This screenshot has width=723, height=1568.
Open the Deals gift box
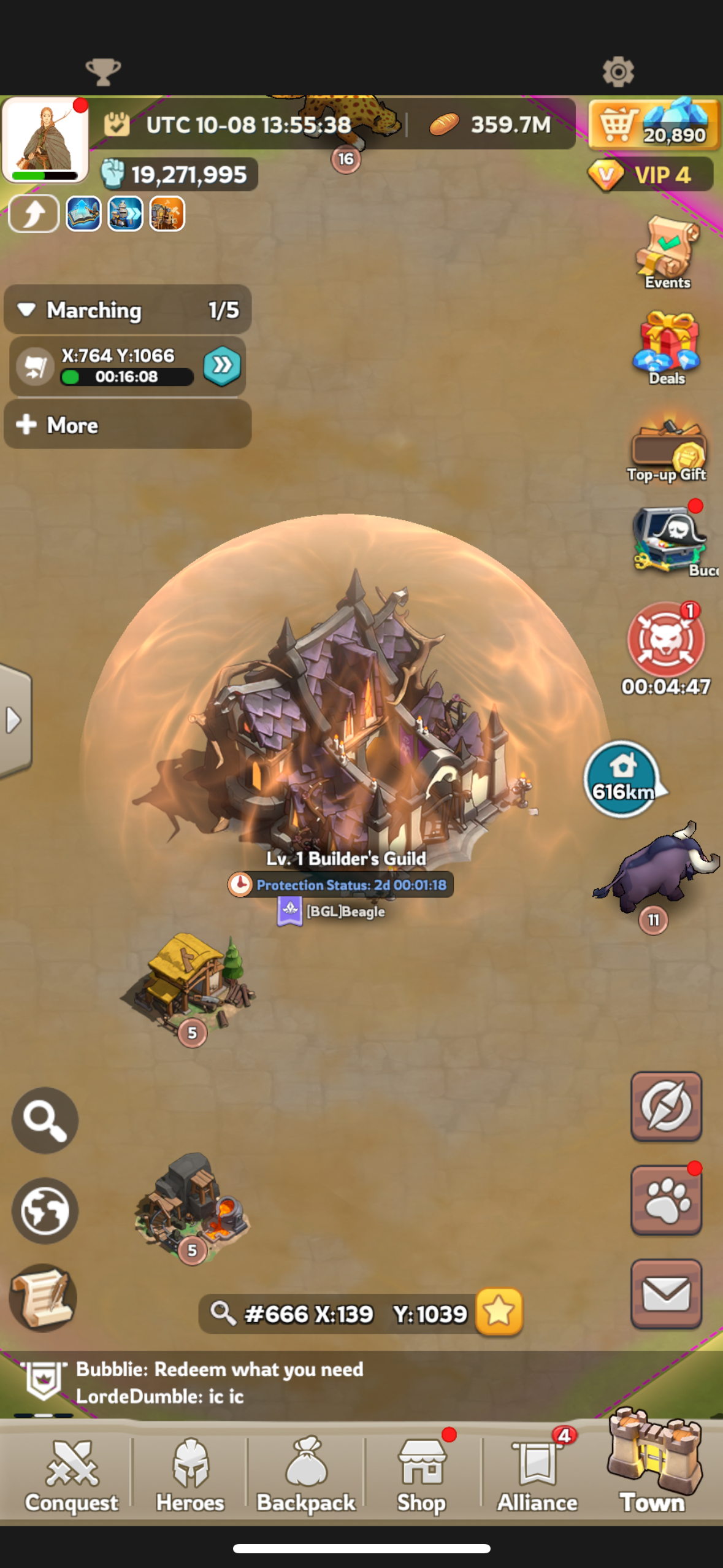667,347
